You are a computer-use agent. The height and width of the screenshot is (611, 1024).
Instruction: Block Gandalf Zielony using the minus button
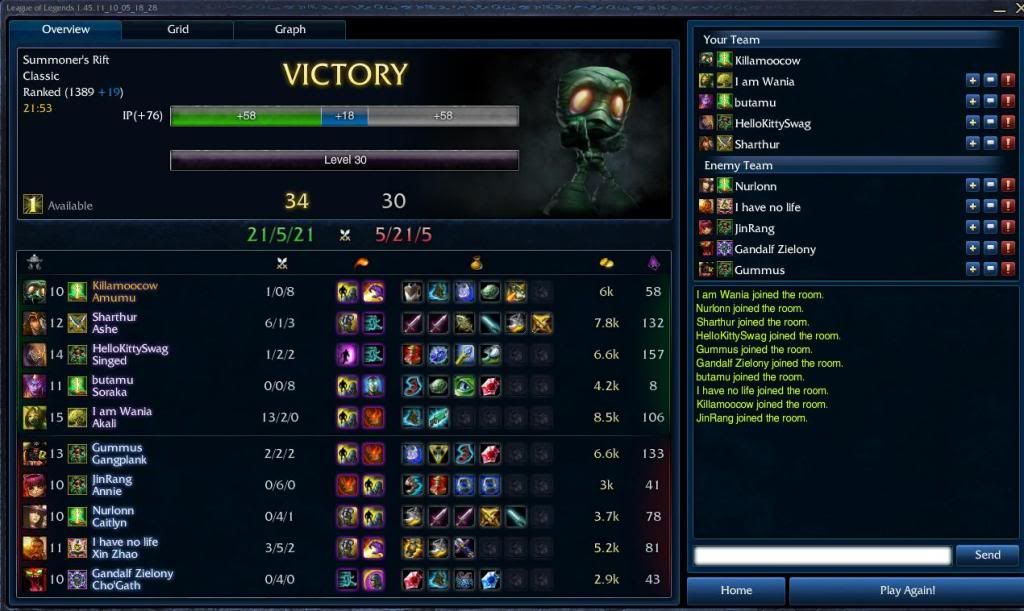[990, 248]
